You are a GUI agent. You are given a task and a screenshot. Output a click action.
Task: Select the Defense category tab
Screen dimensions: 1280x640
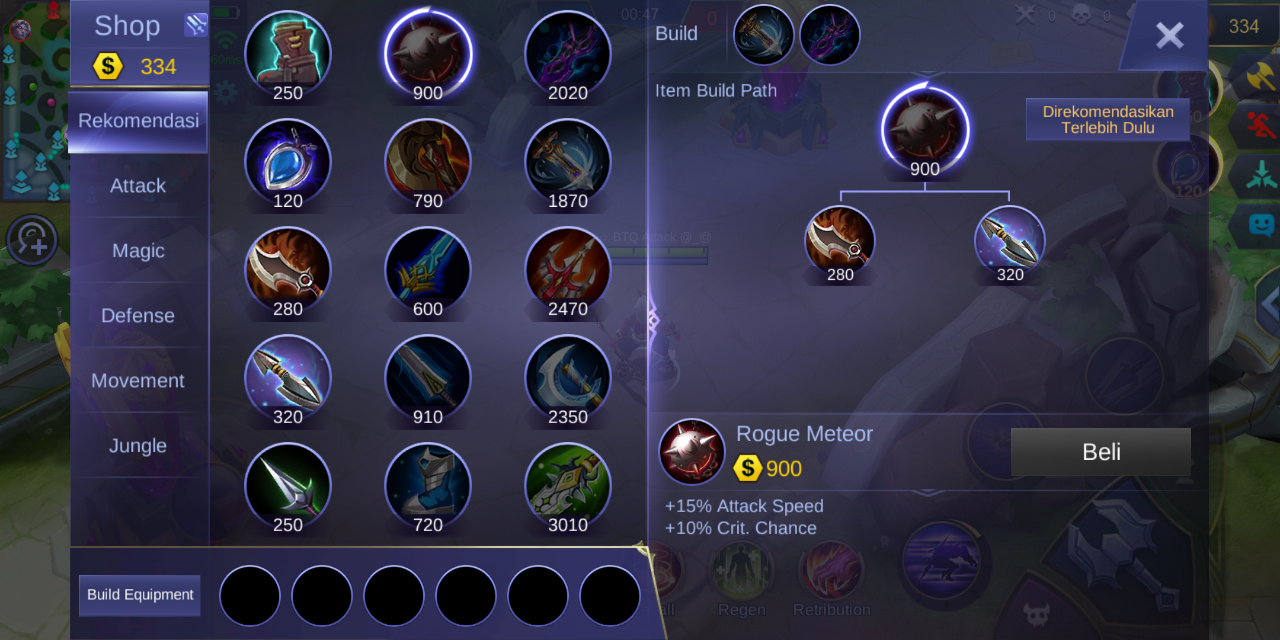point(138,316)
